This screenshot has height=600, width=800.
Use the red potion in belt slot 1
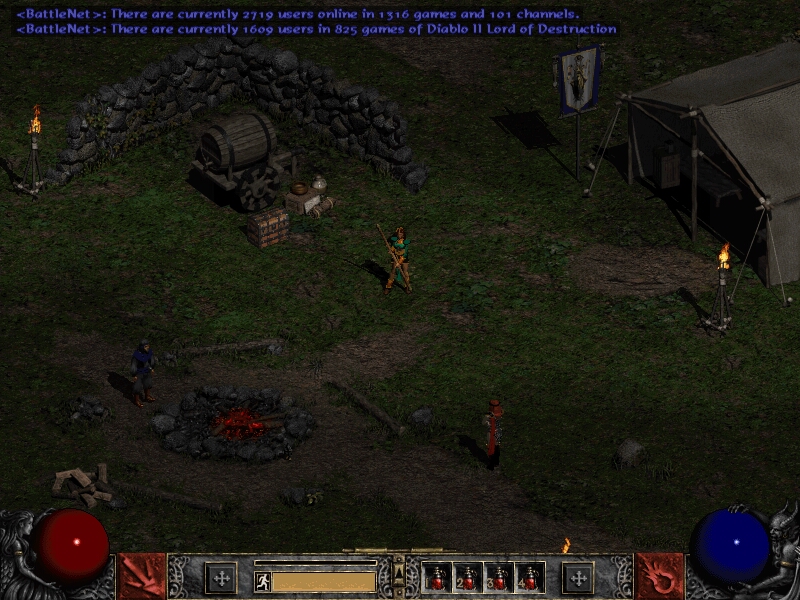(x=437, y=577)
